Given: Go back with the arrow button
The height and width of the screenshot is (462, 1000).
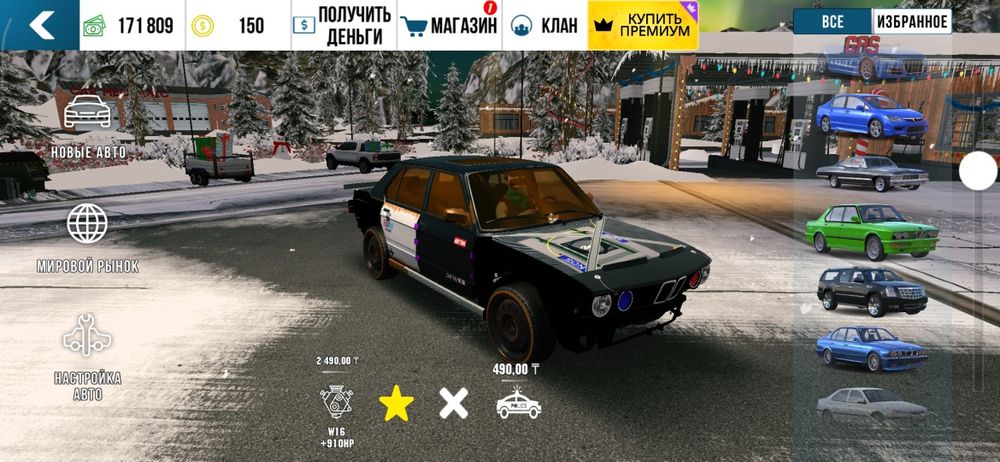Looking at the screenshot, I should (40, 25).
